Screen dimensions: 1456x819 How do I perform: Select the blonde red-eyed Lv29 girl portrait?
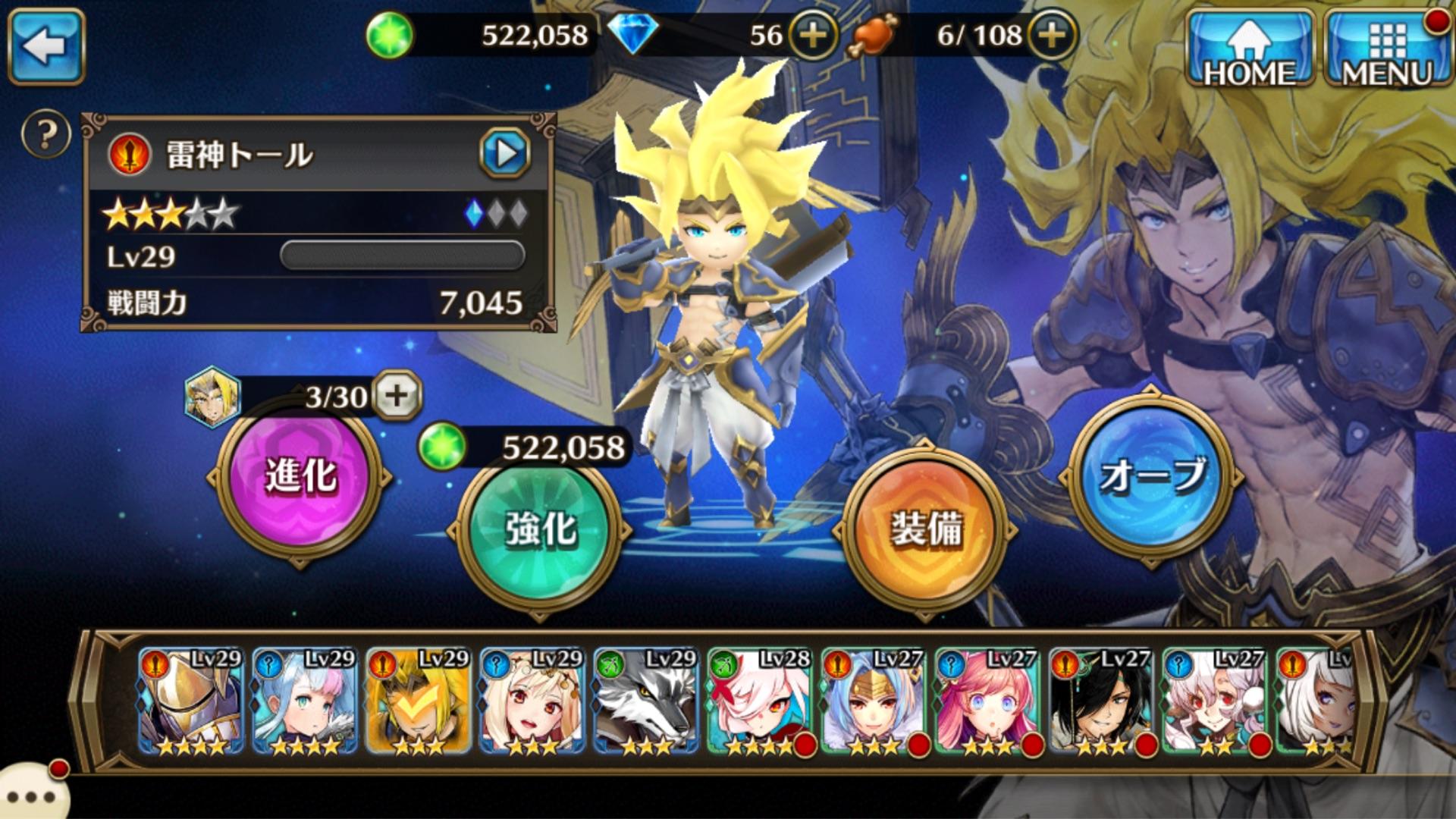tap(532, 701)
